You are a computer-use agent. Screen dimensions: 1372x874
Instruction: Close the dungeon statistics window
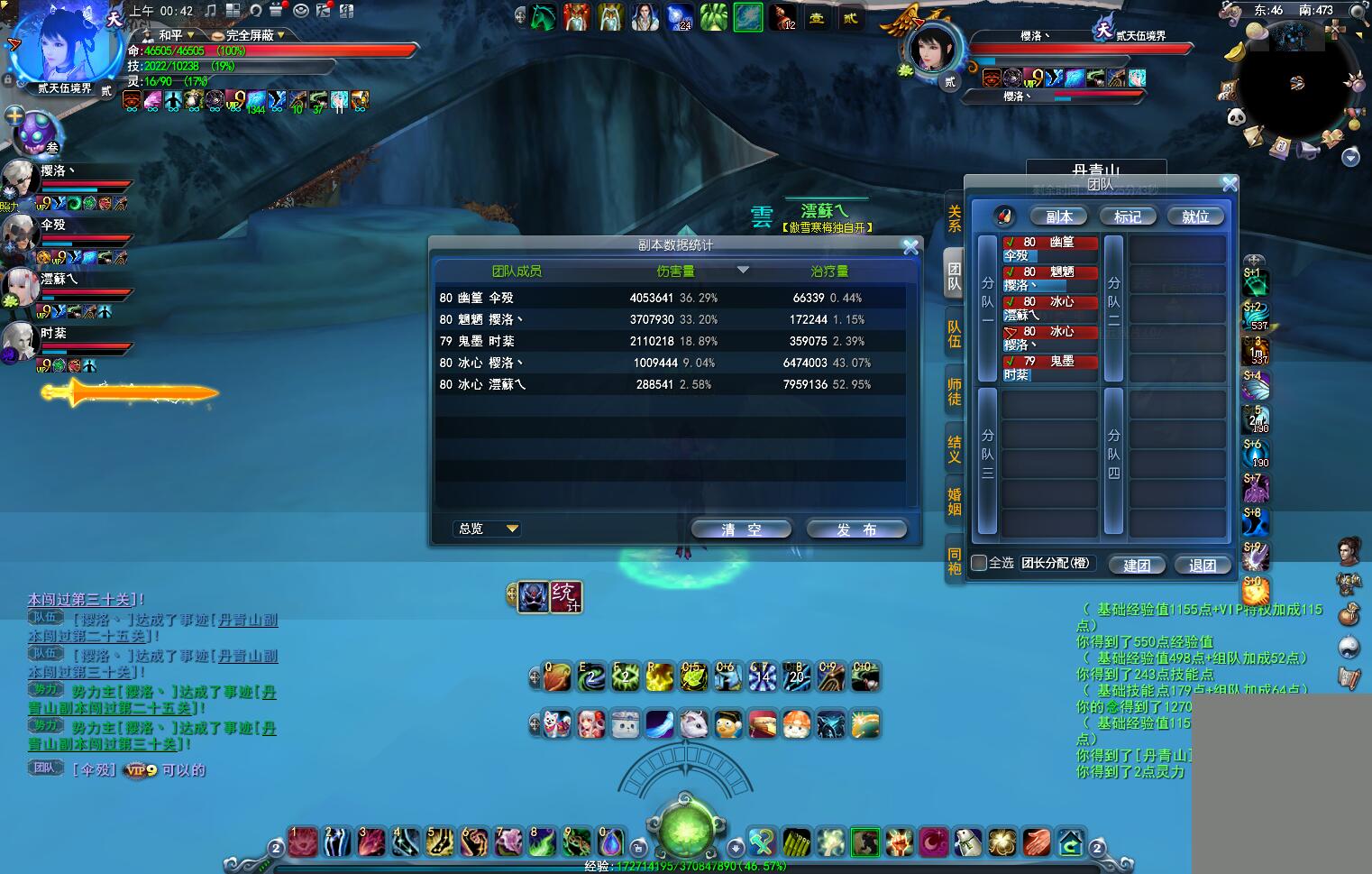(x=910, y=246)
